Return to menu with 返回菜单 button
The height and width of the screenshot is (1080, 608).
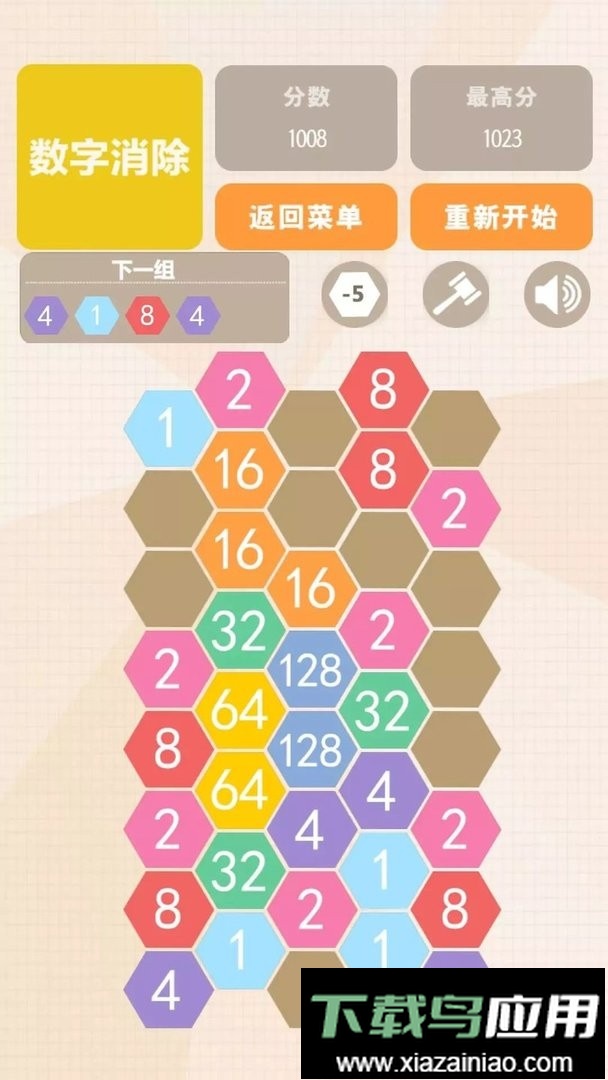pyautogui.click(x=306, y=217)
